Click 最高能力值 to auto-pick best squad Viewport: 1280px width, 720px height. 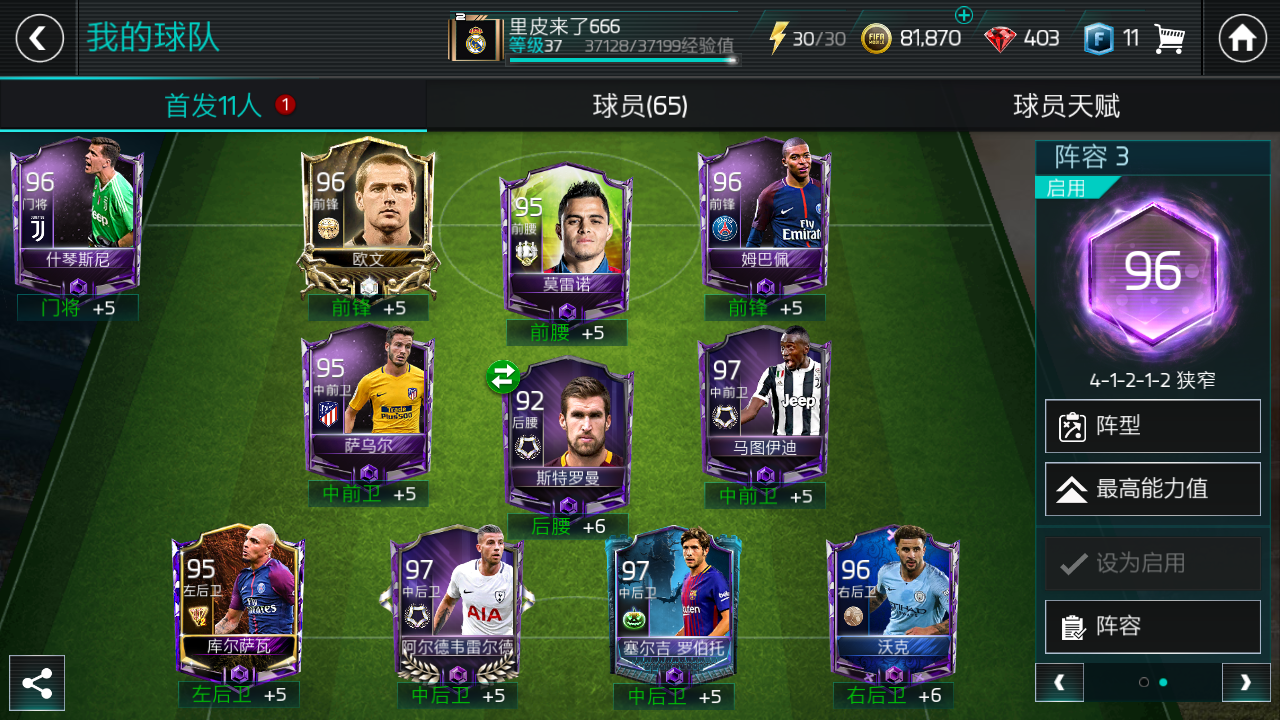pos(1152,489)
